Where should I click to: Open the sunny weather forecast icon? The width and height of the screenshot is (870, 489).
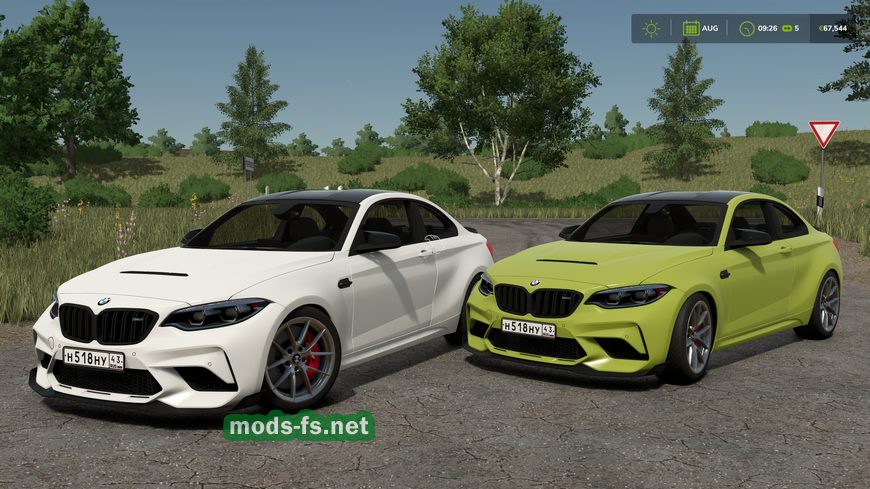coord(651,28)
